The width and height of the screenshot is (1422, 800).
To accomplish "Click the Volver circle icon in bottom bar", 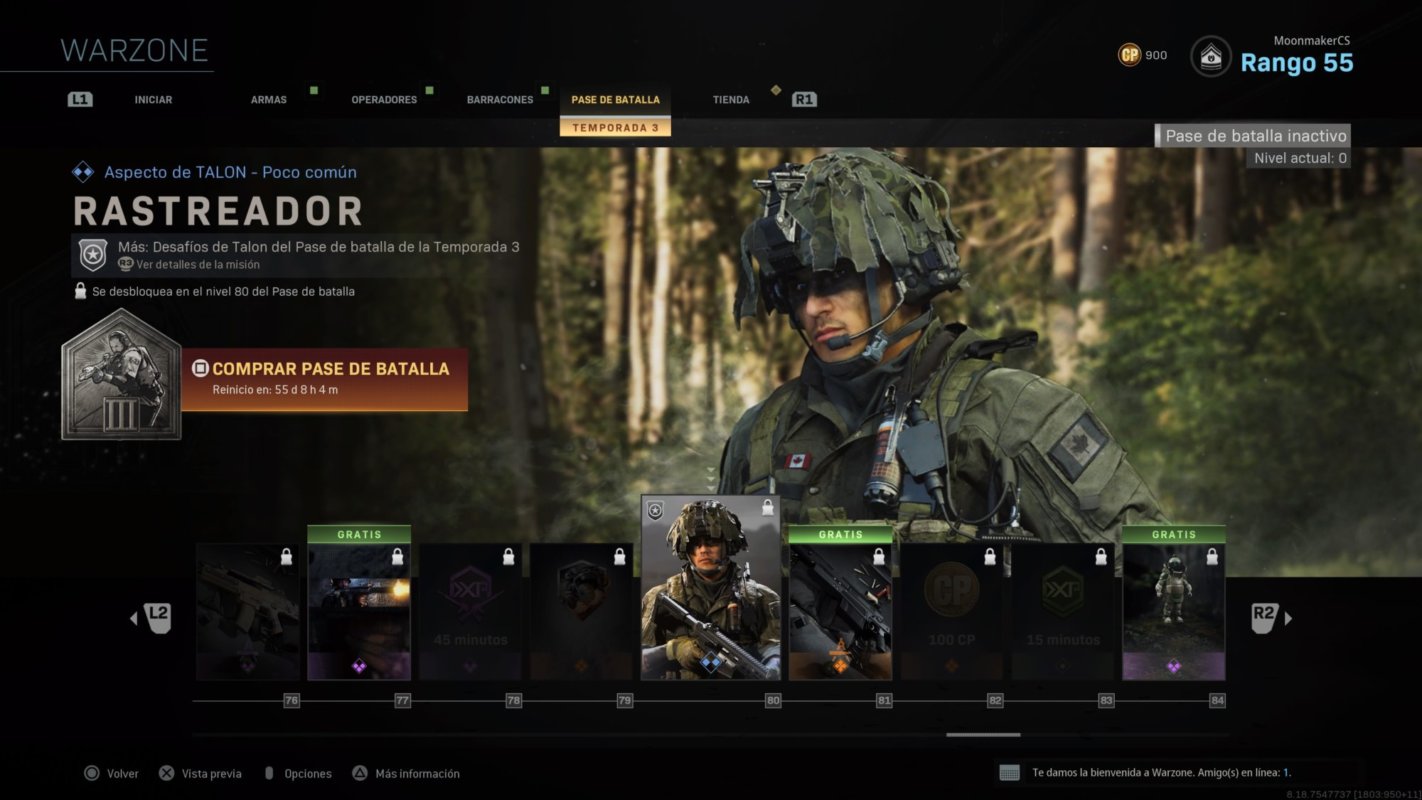I will click(91, 773).
